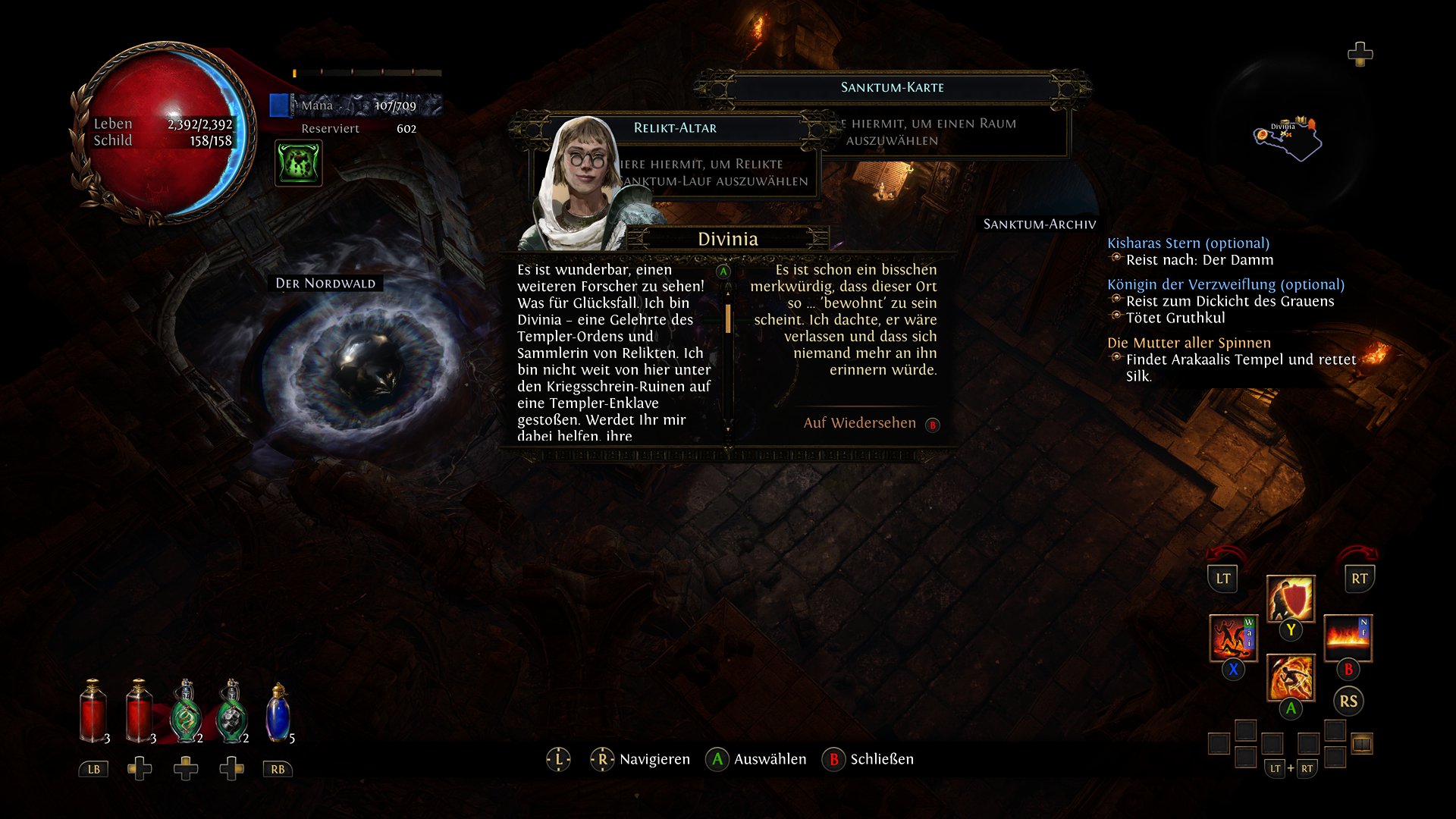Click the dialogue text scrollbar
The width and height of the screenshot is (1456, 819).
point(728,318)
